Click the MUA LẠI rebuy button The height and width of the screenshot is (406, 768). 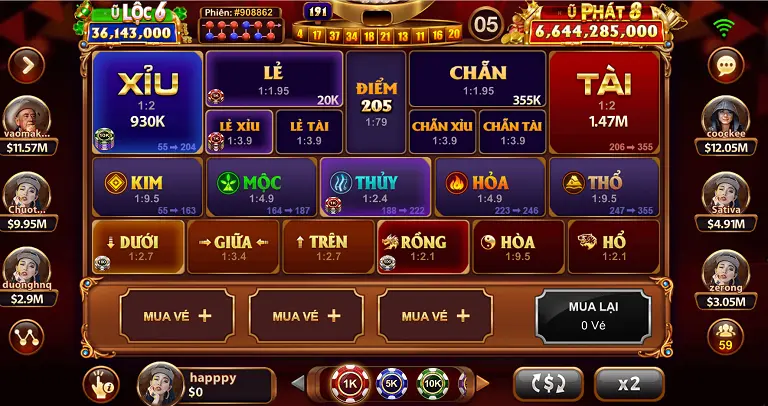(x=593, y=315)
